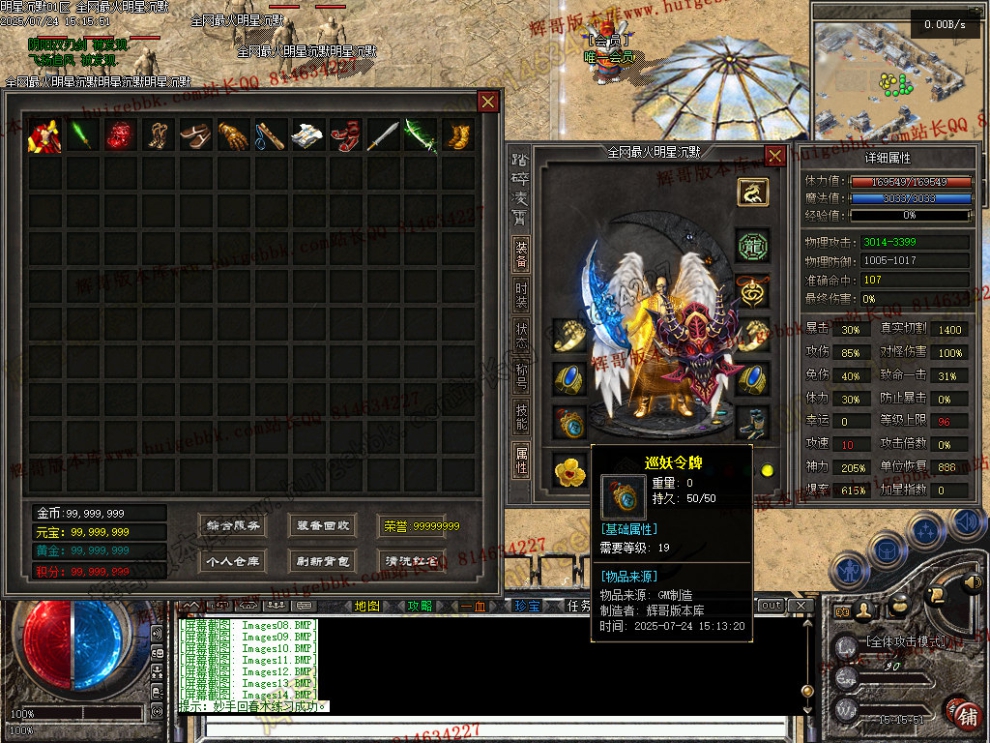Pick the golden boots in the bag
The image size is (990, 743).
click(458, 135)
